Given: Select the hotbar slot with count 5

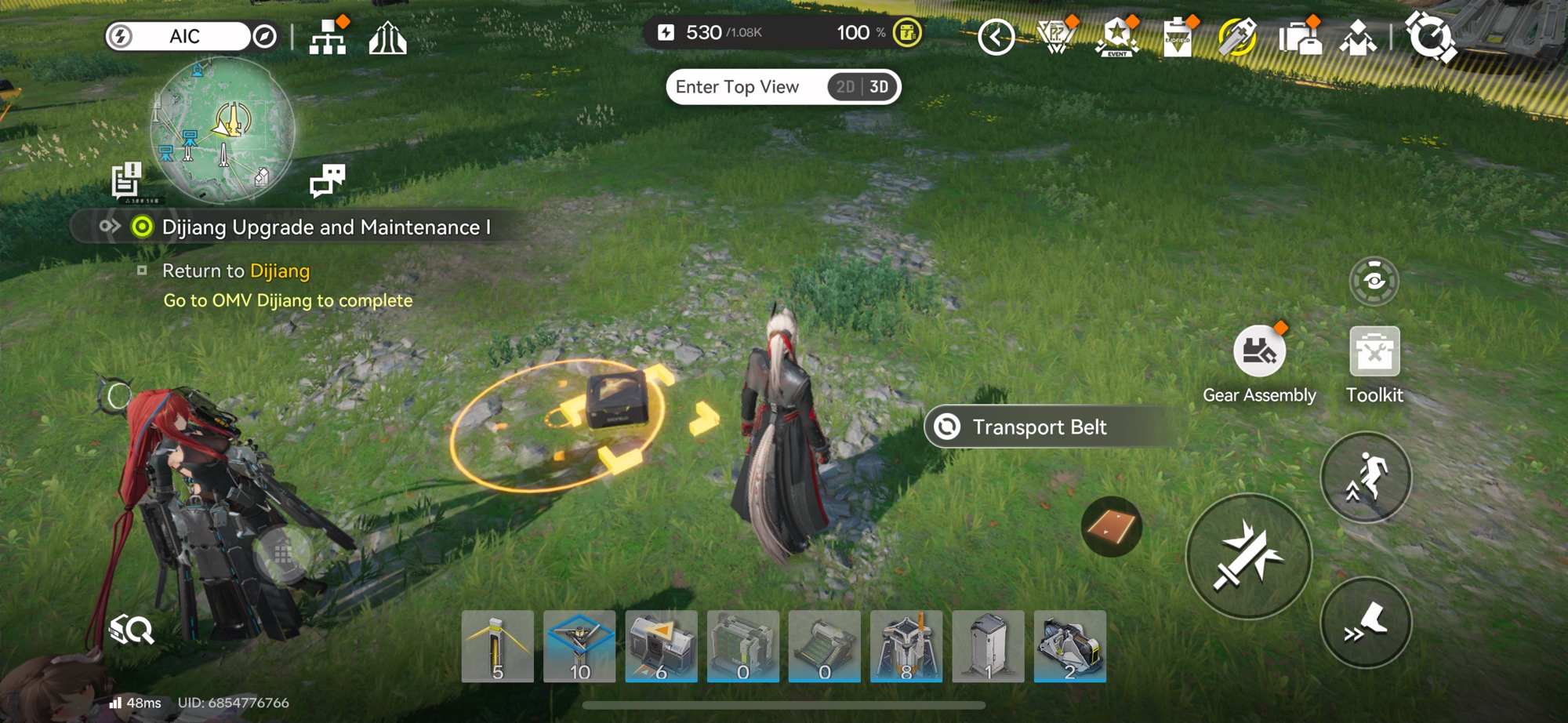Looking at the screenshot, I should 498,647.
